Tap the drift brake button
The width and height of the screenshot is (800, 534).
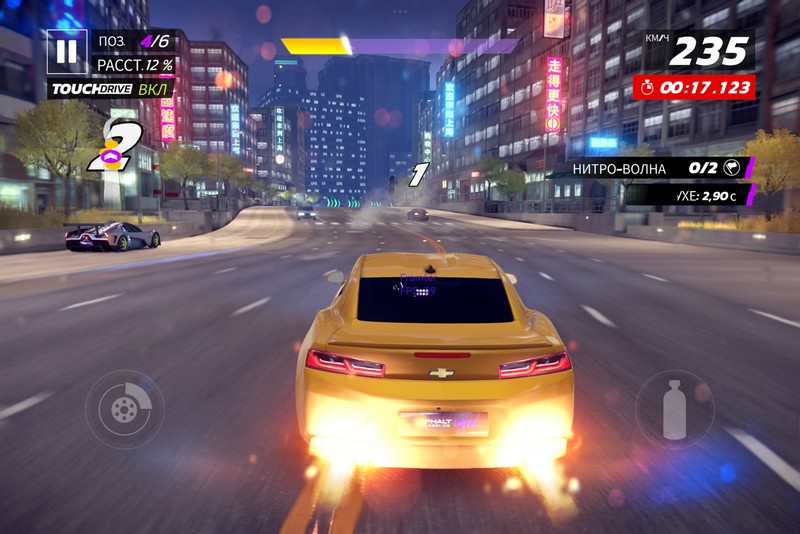pyautogui.click(x=125, y=409)
